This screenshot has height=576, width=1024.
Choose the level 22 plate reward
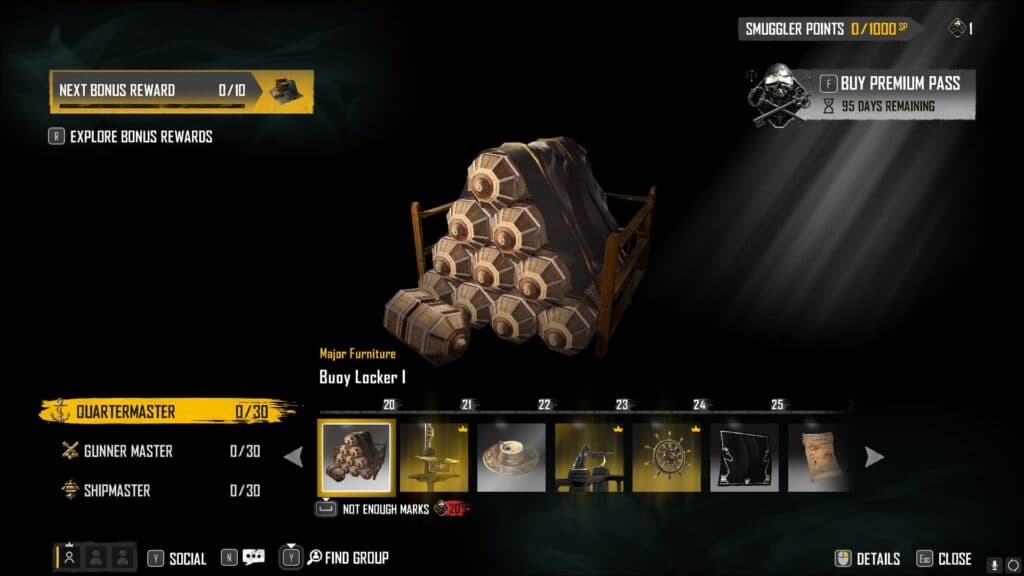pyautogui.click(x=511, y=457)
